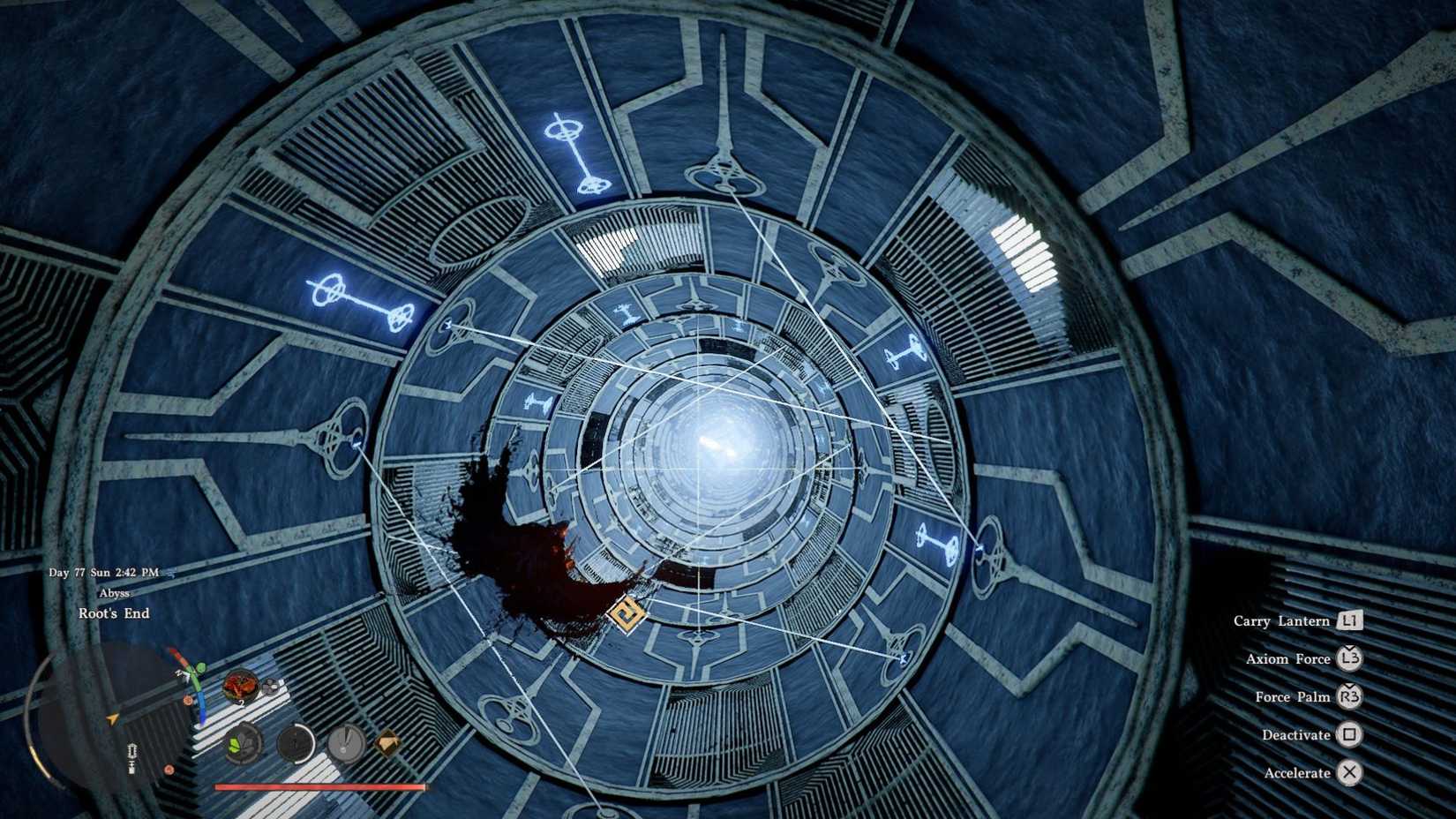Toggle the Carry Lantern L1 prompt
This screenshot has height=819, width=1456.
click(x=1351, y=620)
